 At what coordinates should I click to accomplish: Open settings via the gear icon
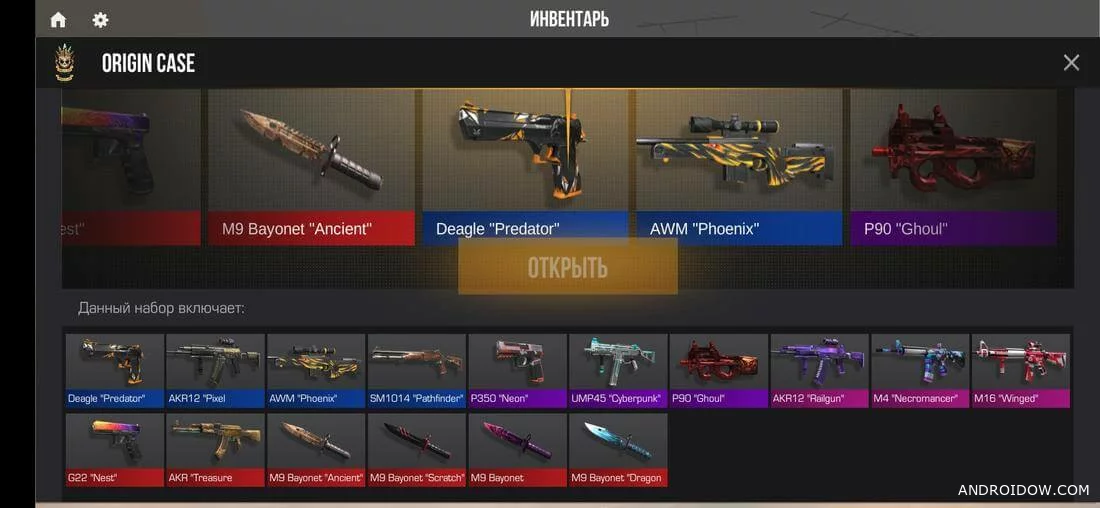pos(100,20)
